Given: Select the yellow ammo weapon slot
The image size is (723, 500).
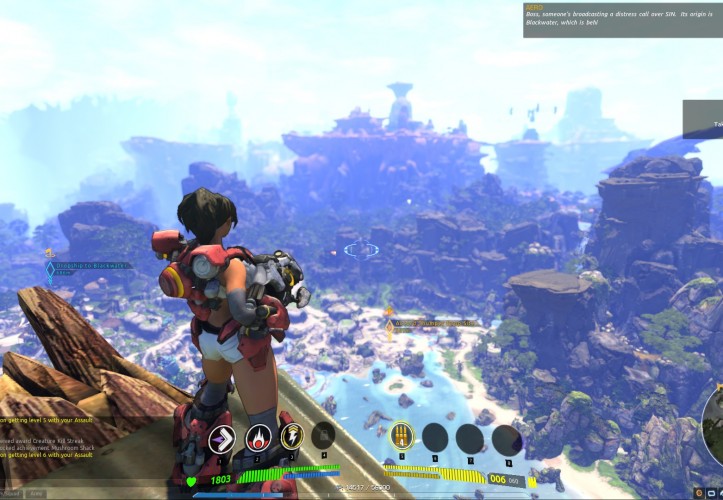Looking at the screenshot, I should point(401,437).
